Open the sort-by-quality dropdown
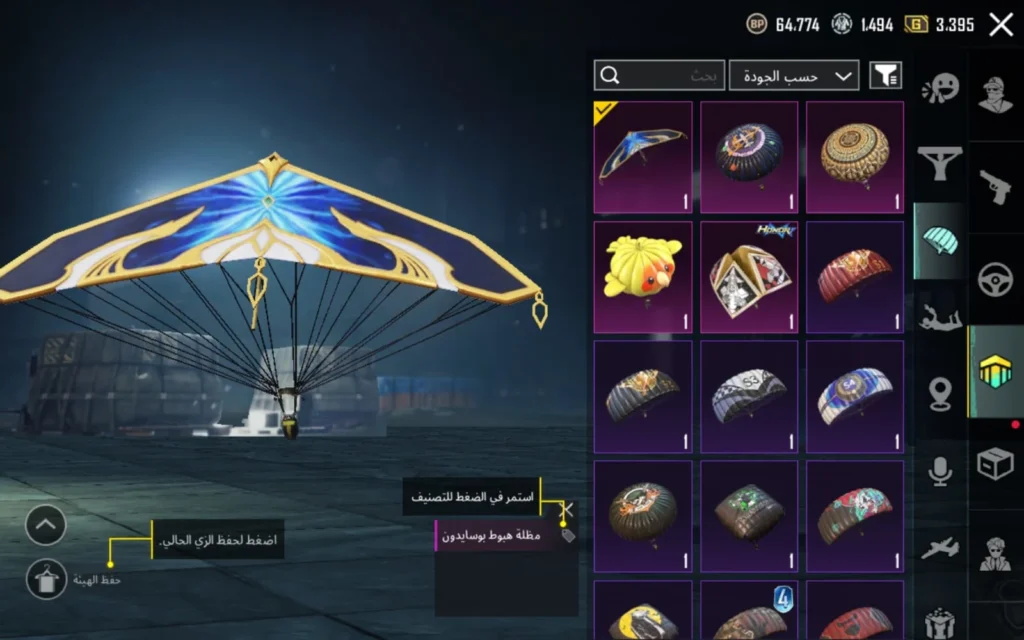Screen dimensions: 1024x640 click(x=794, y=76)
